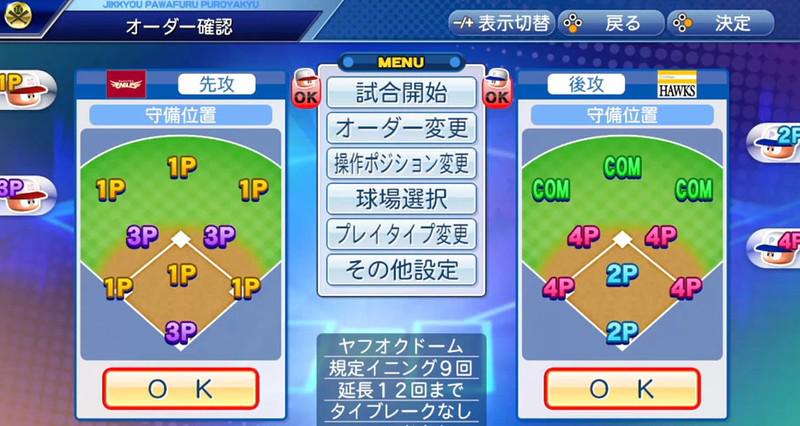Select 操作ポジション変更 in the menu
The width and height of the screenshot is (800, 426).
point(401,163)
